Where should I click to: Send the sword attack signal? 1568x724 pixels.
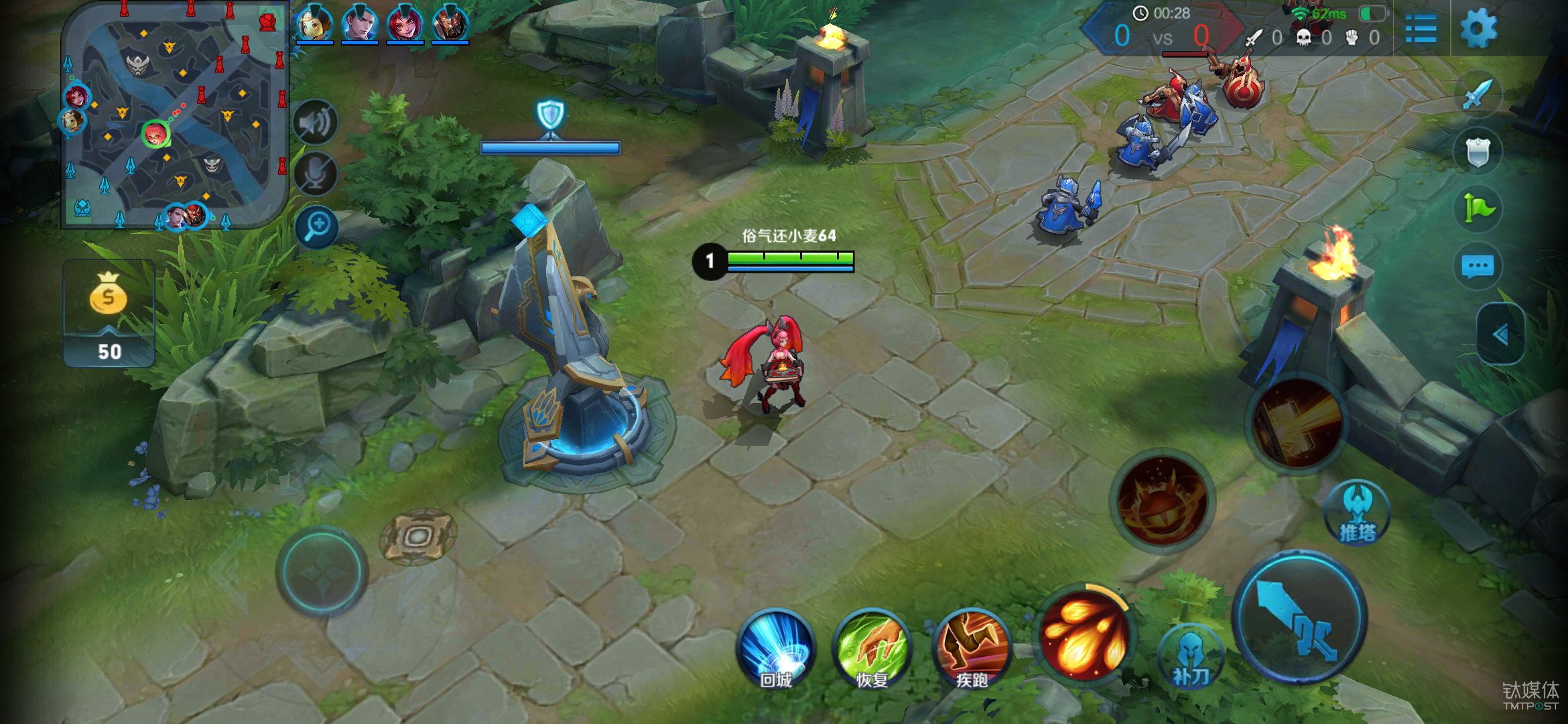coord(1478,95)
